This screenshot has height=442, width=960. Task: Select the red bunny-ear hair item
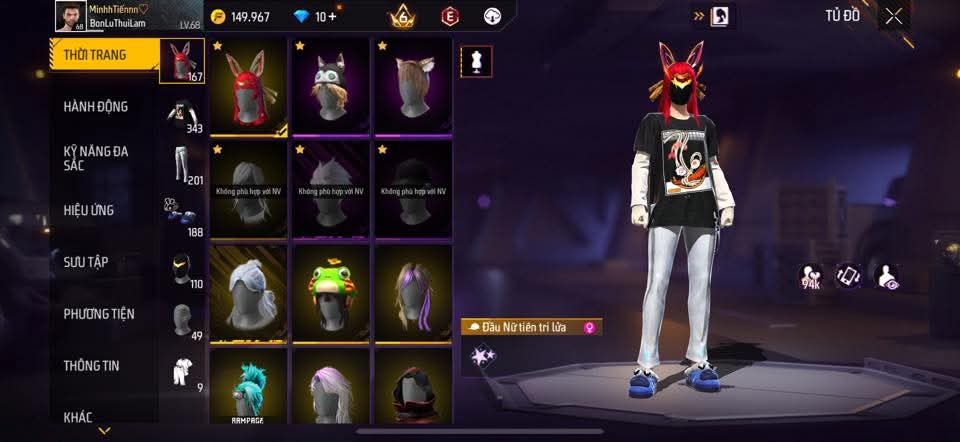point(249,86)
